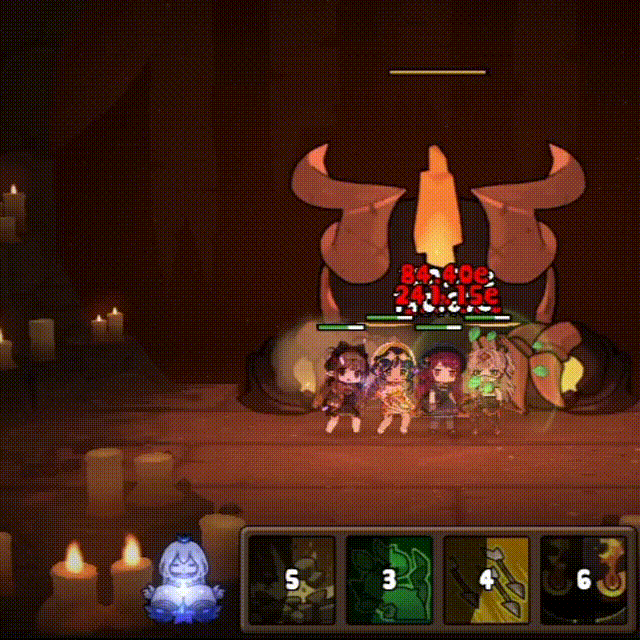Use the yellow arrow volley skill
This screenshot has height=640, width=640.
coord(487,580)
